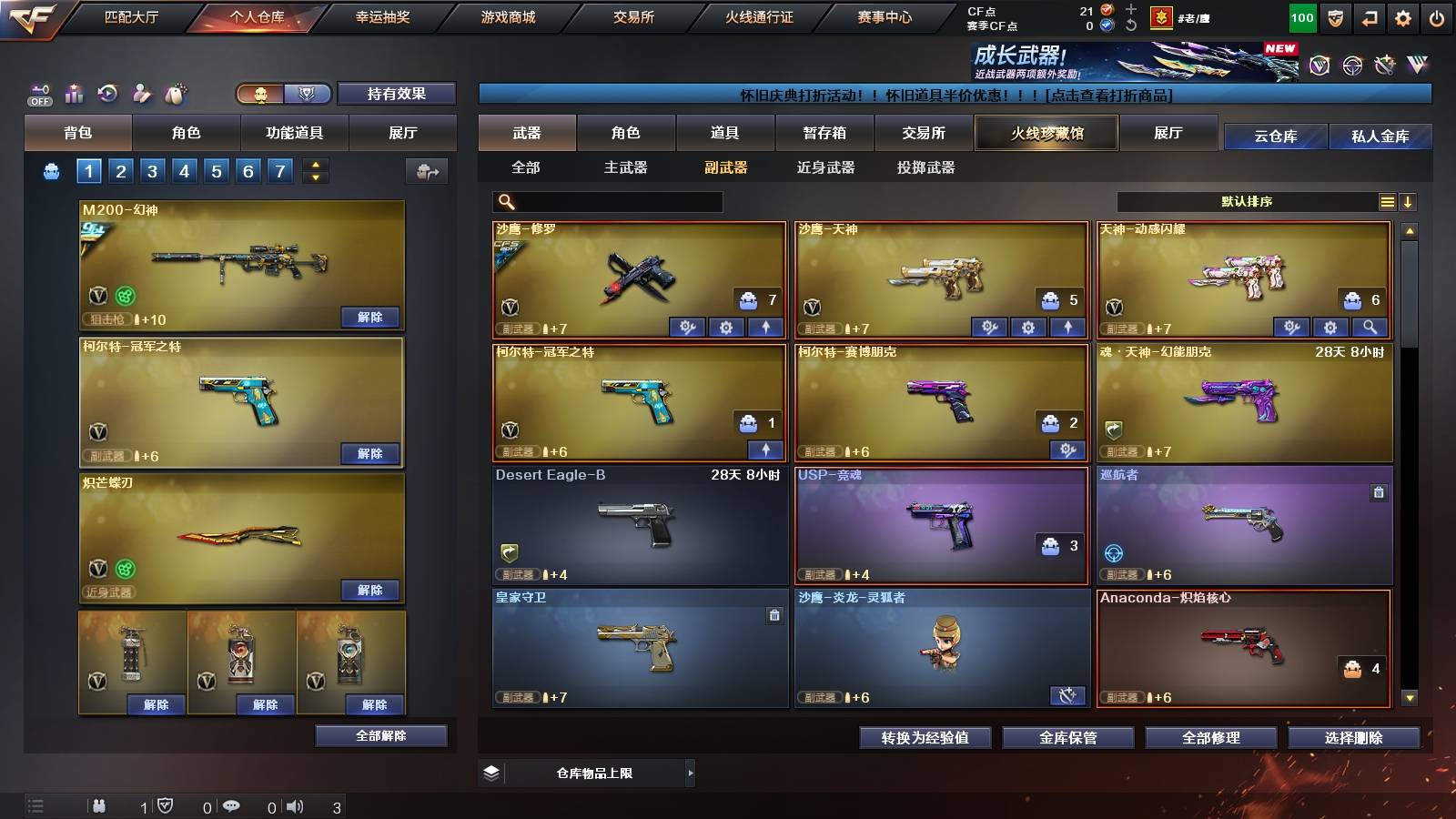The image size is (1456, 819).
Task: Open the settings gear icon at top right
Action: 1404,15
